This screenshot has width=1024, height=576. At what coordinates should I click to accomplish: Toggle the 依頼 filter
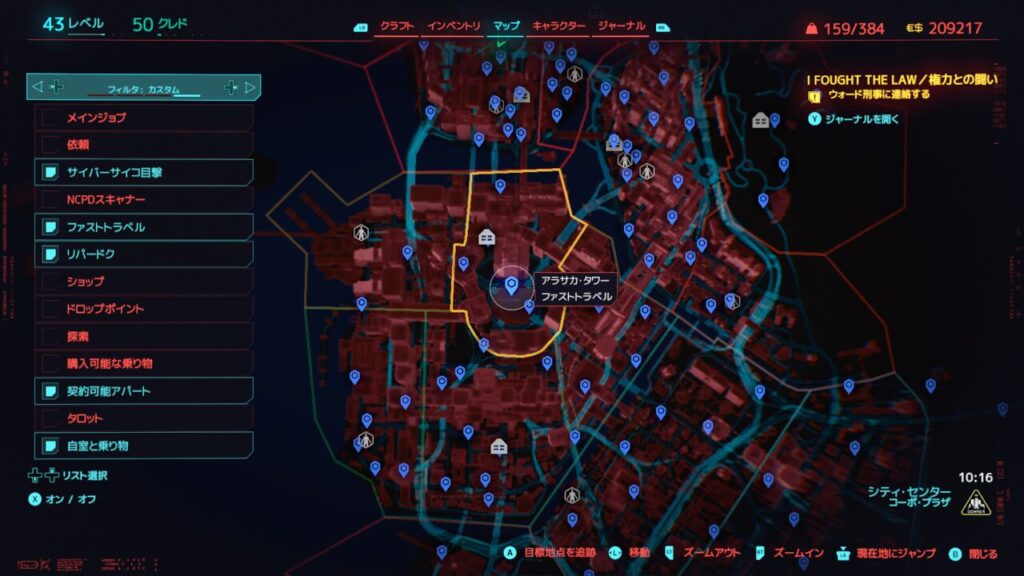click(145, 145)
